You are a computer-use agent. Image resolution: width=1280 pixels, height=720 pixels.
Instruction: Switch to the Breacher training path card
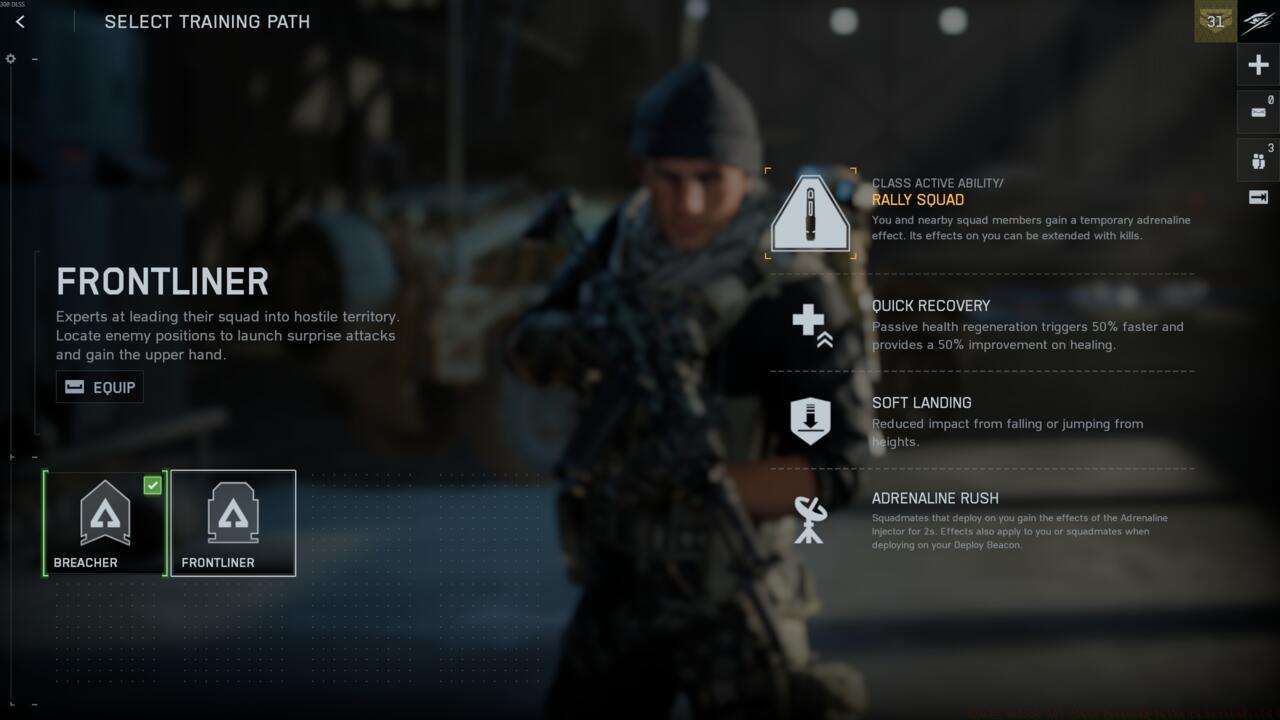(104, 522)
